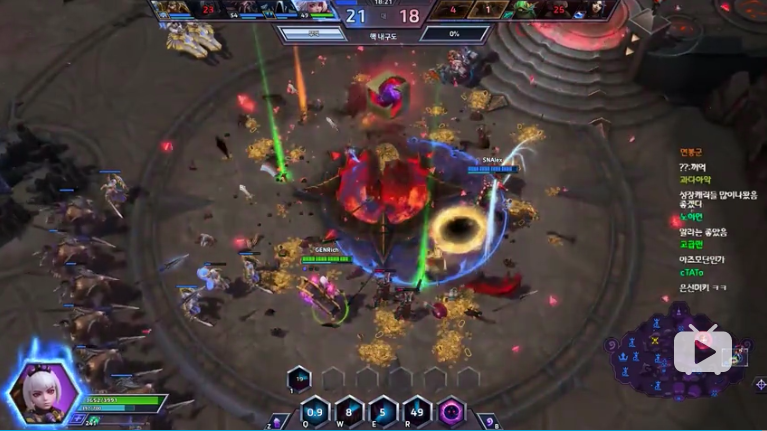Activate the Q ability icon
Screen dimensions: 767x431
pyautogui.click(x=314, y=411)
